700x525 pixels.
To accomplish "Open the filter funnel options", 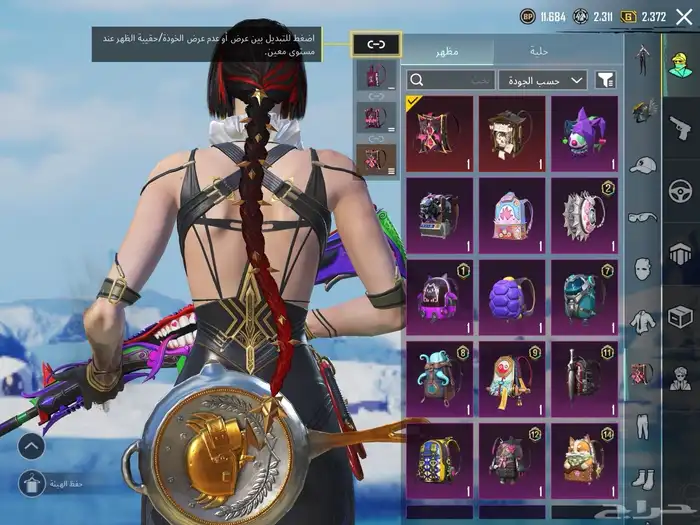I will click(605, 79).
